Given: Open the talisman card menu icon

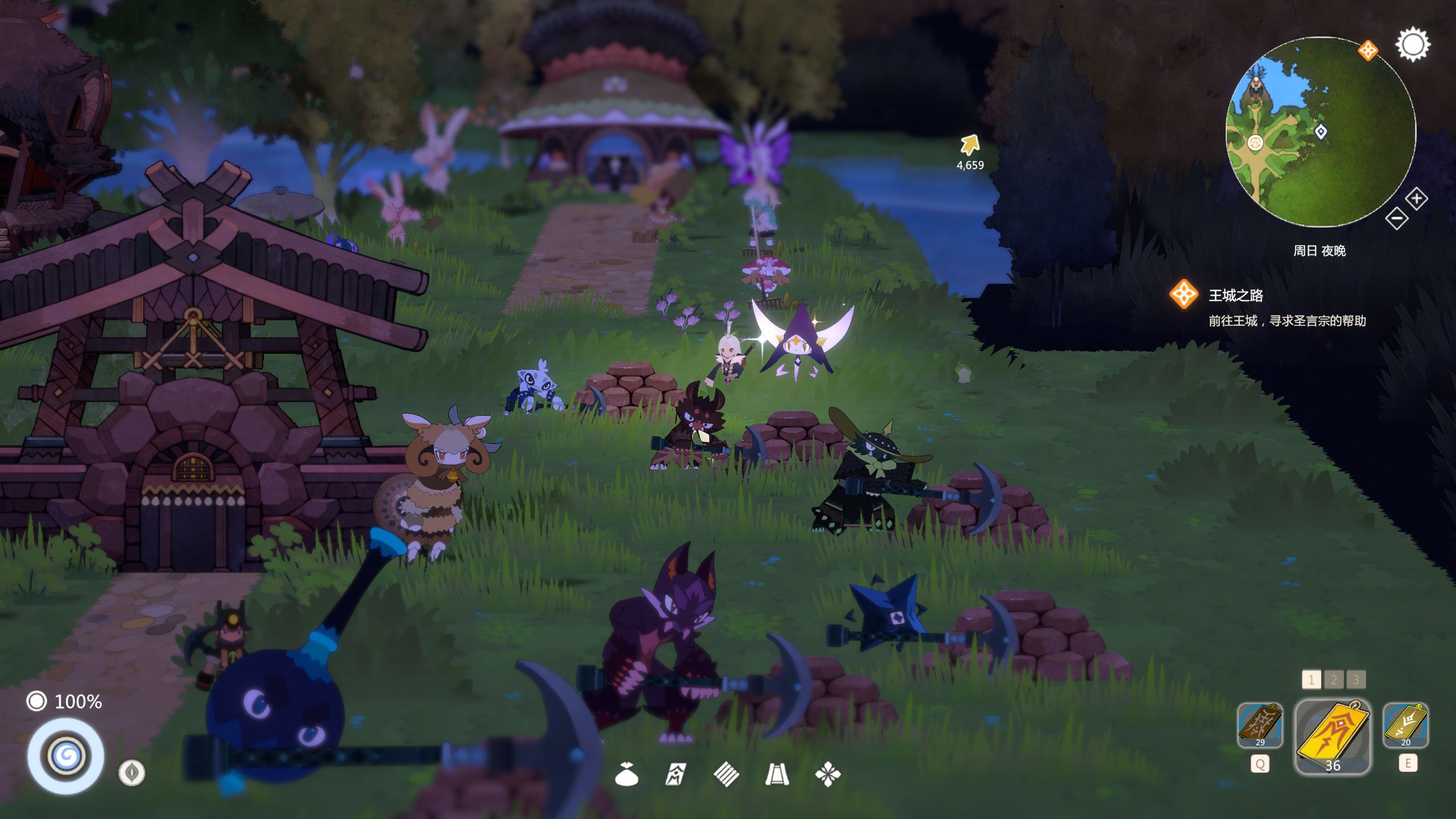Looking at the screenshot, I should tap(676, 774).
